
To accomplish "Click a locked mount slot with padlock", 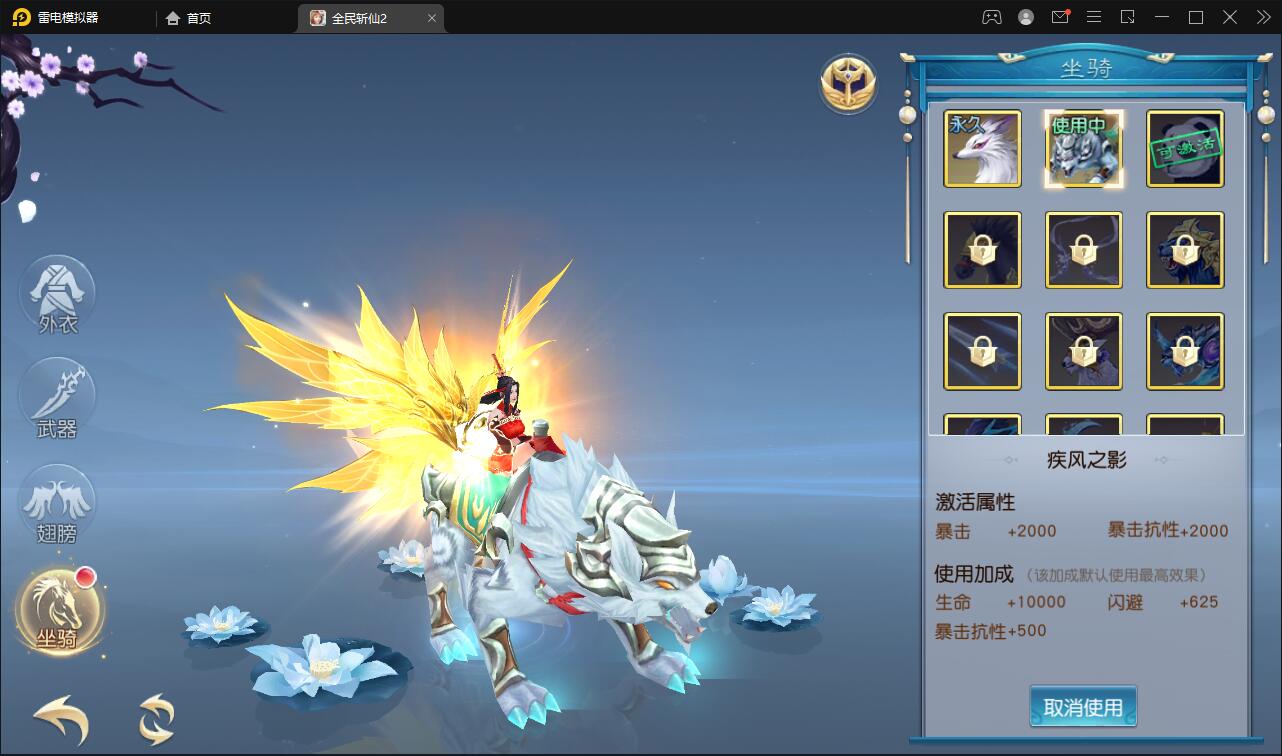I will (982, 250).
